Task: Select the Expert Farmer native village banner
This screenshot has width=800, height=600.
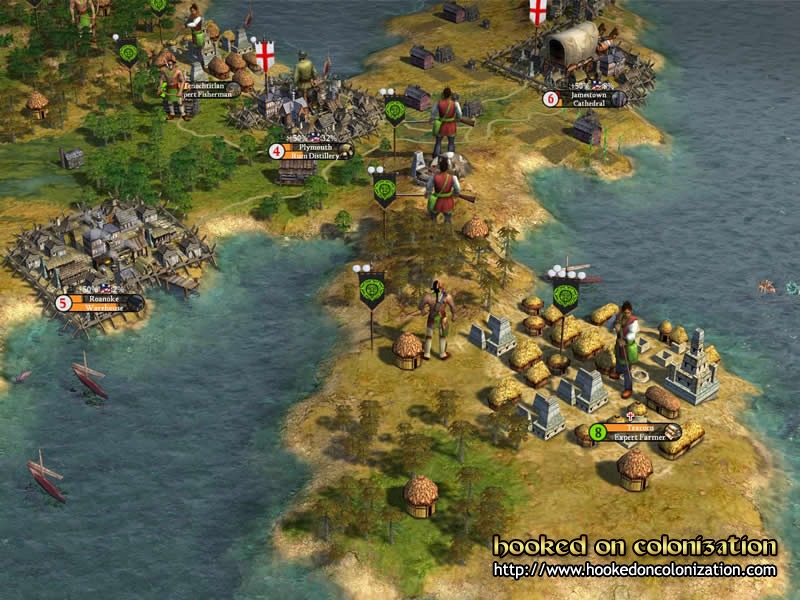Action: point(637,432)
